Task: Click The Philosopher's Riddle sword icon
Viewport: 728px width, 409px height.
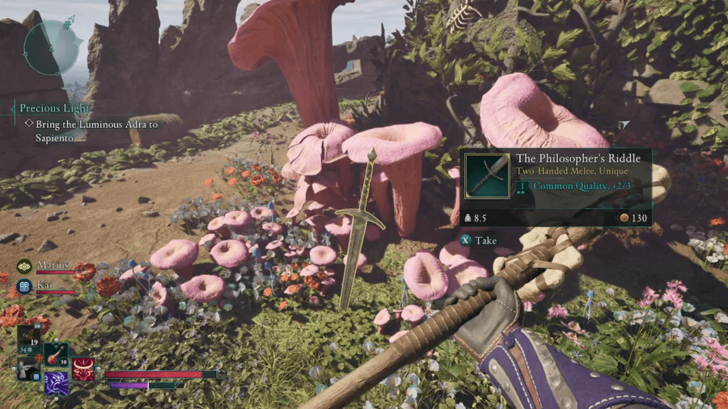Action: coord(487,174)
